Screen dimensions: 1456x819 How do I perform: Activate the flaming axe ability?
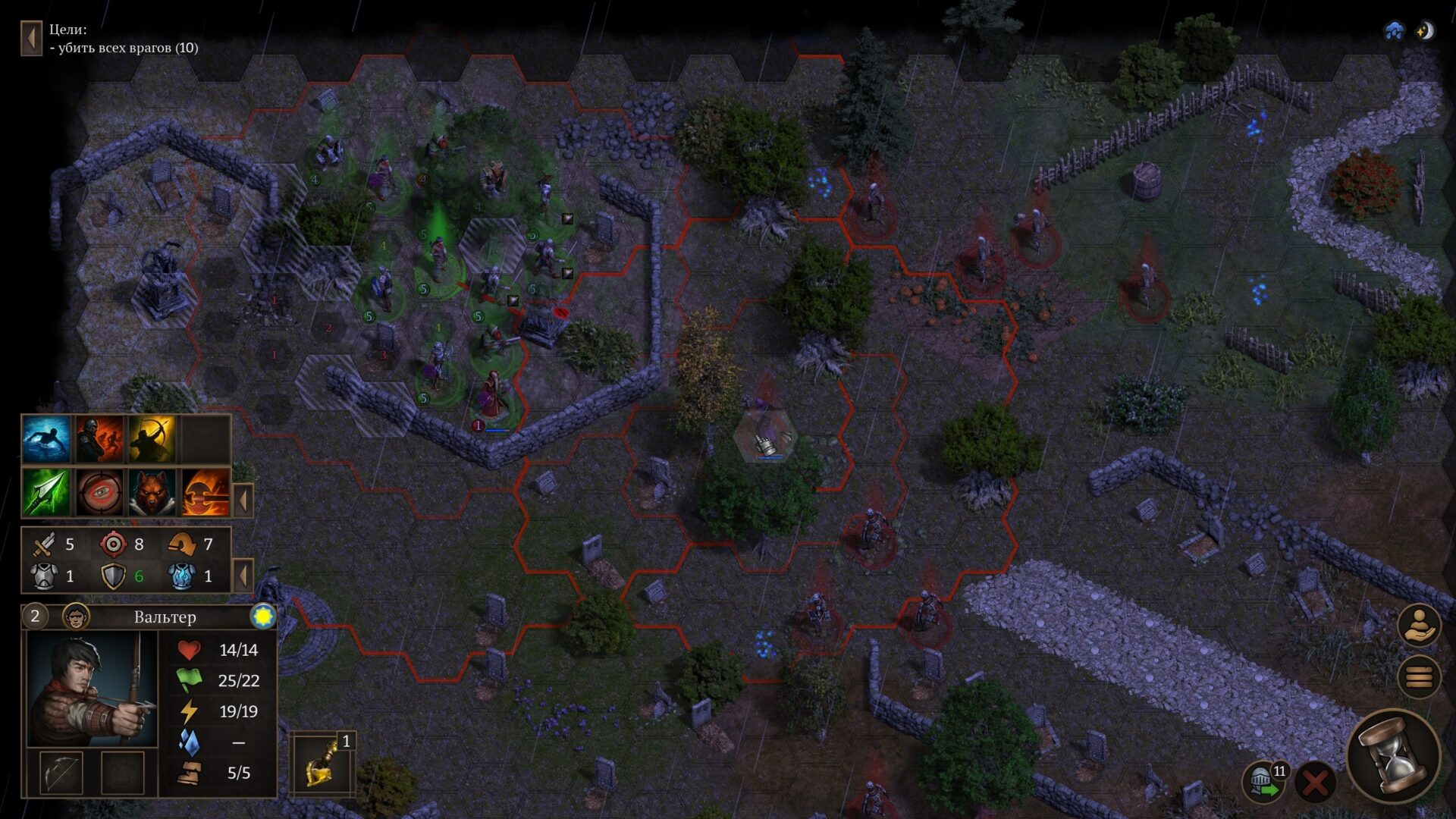pos(205,492)
